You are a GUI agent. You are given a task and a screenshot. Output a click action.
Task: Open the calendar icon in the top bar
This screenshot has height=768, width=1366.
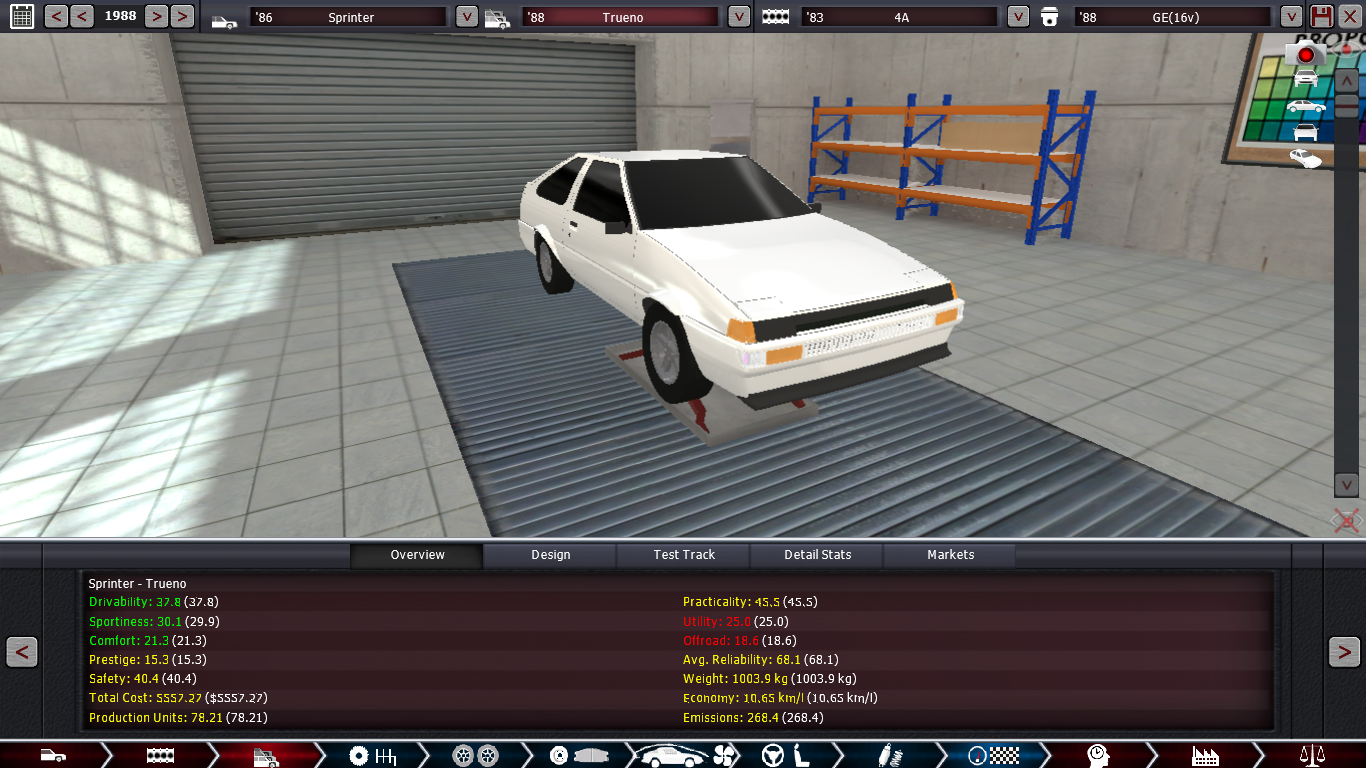point(21,16)
